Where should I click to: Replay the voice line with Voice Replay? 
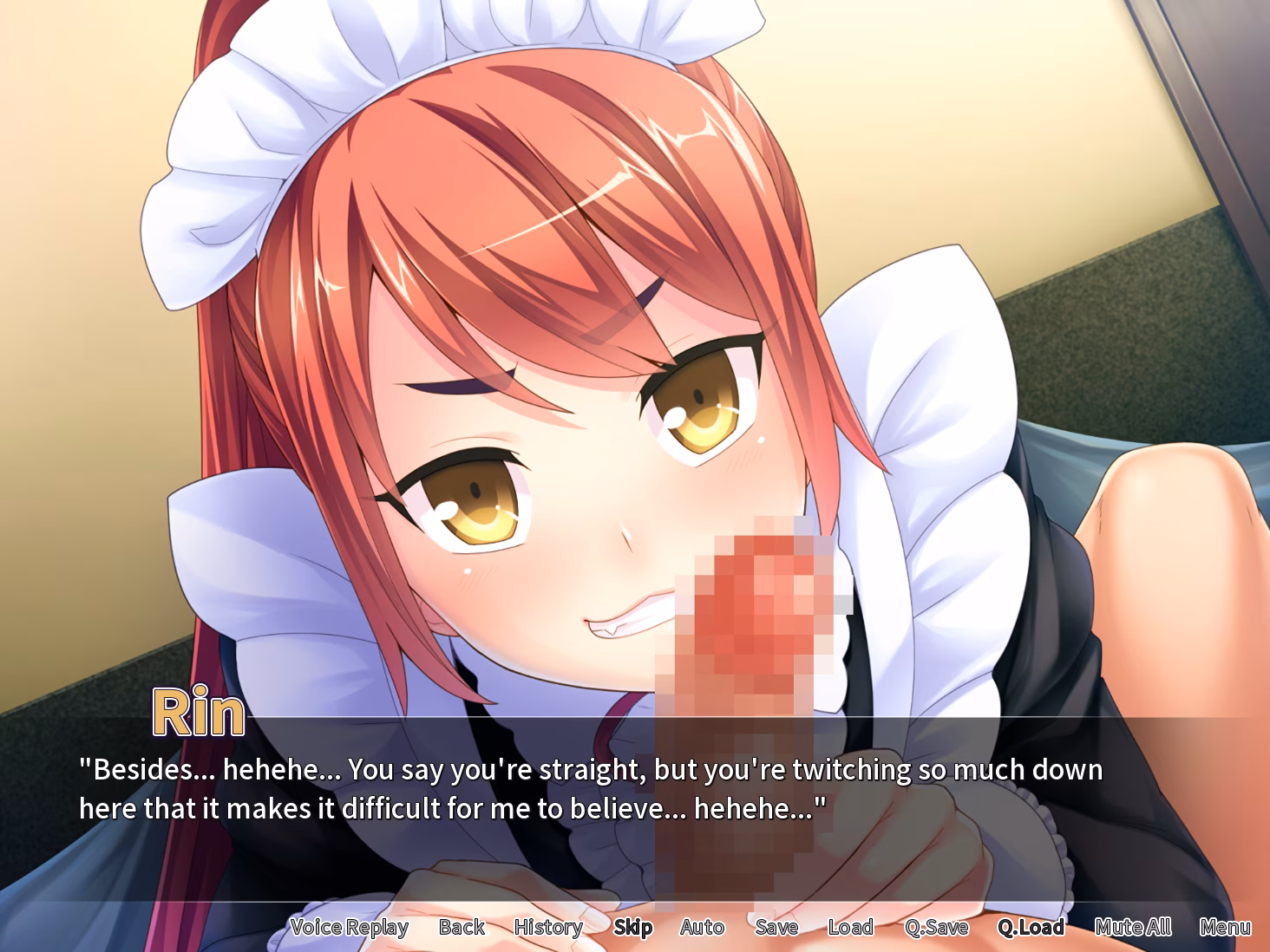(349, 927)
